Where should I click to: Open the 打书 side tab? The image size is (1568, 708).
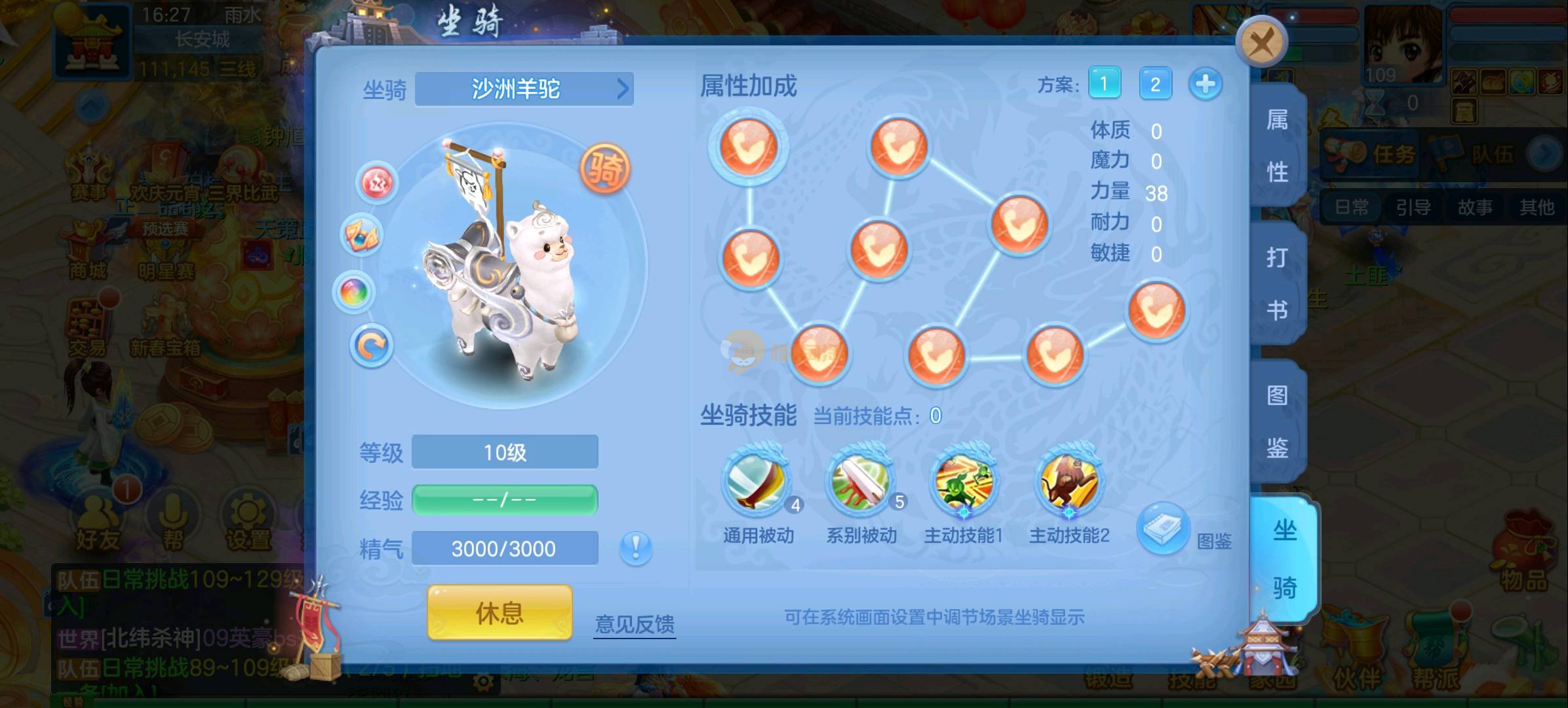pos(1277,283)
